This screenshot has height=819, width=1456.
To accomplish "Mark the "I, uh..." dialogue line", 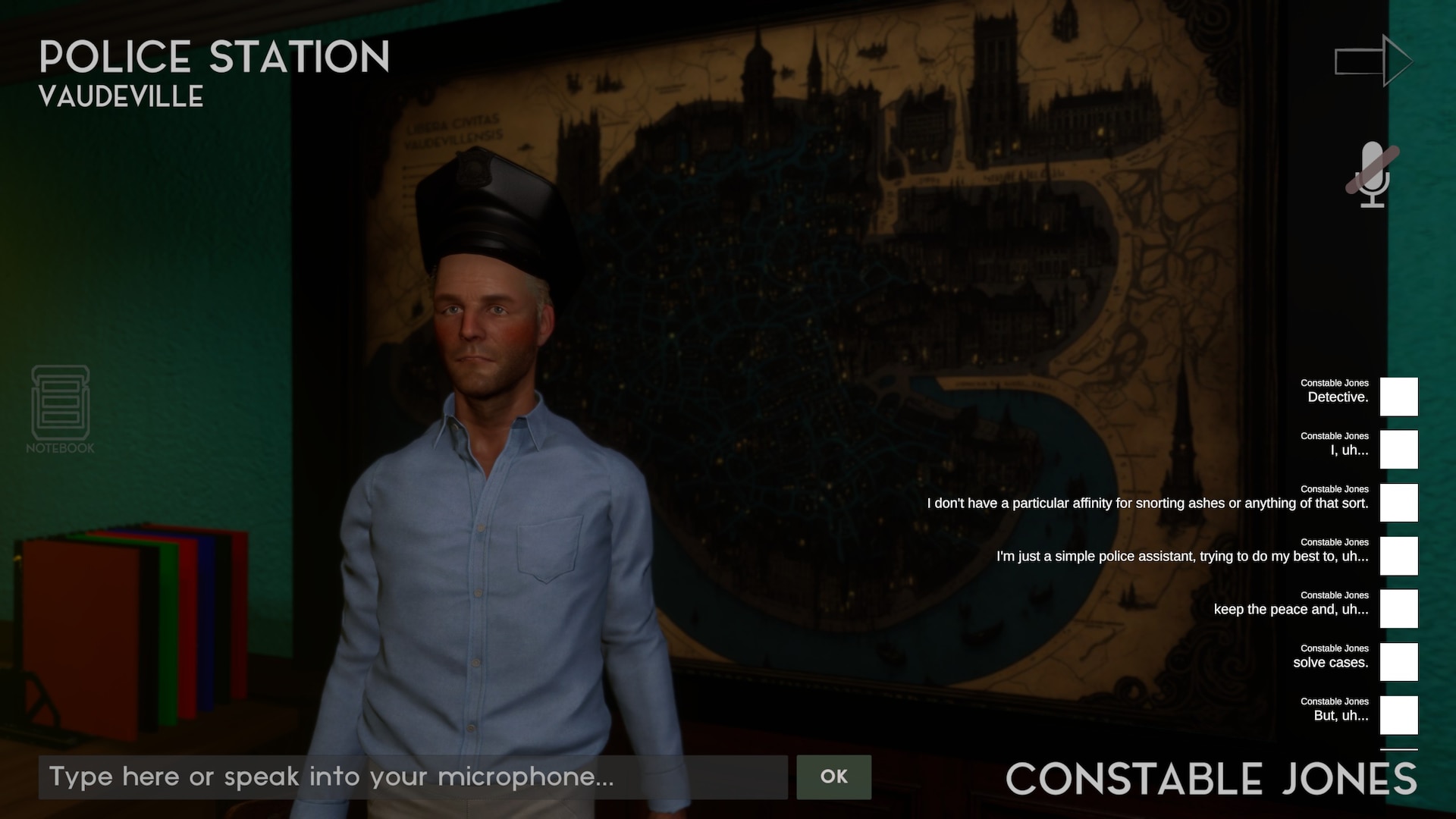I will tap(1398, 450).
